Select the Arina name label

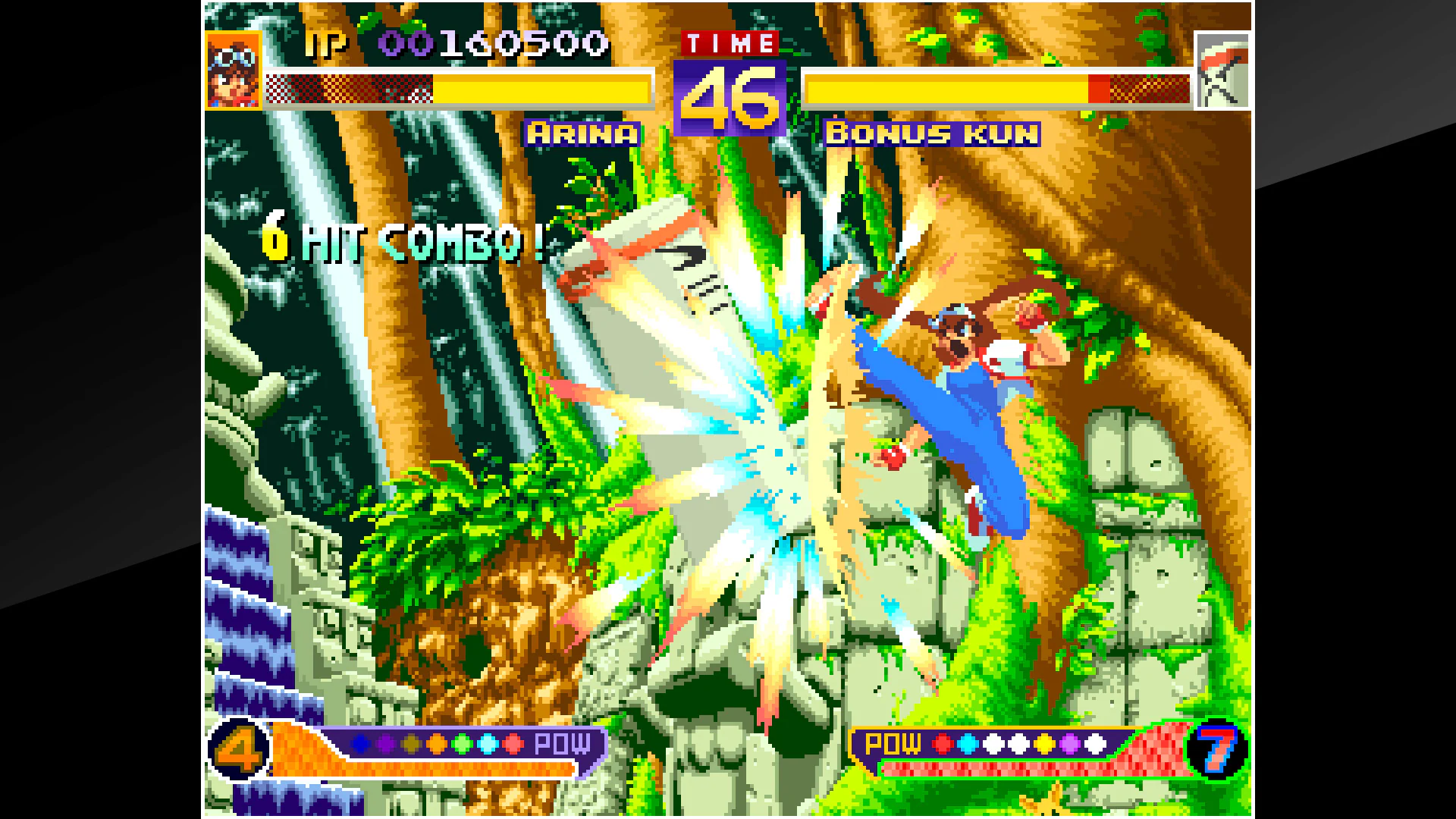[584, 132]
